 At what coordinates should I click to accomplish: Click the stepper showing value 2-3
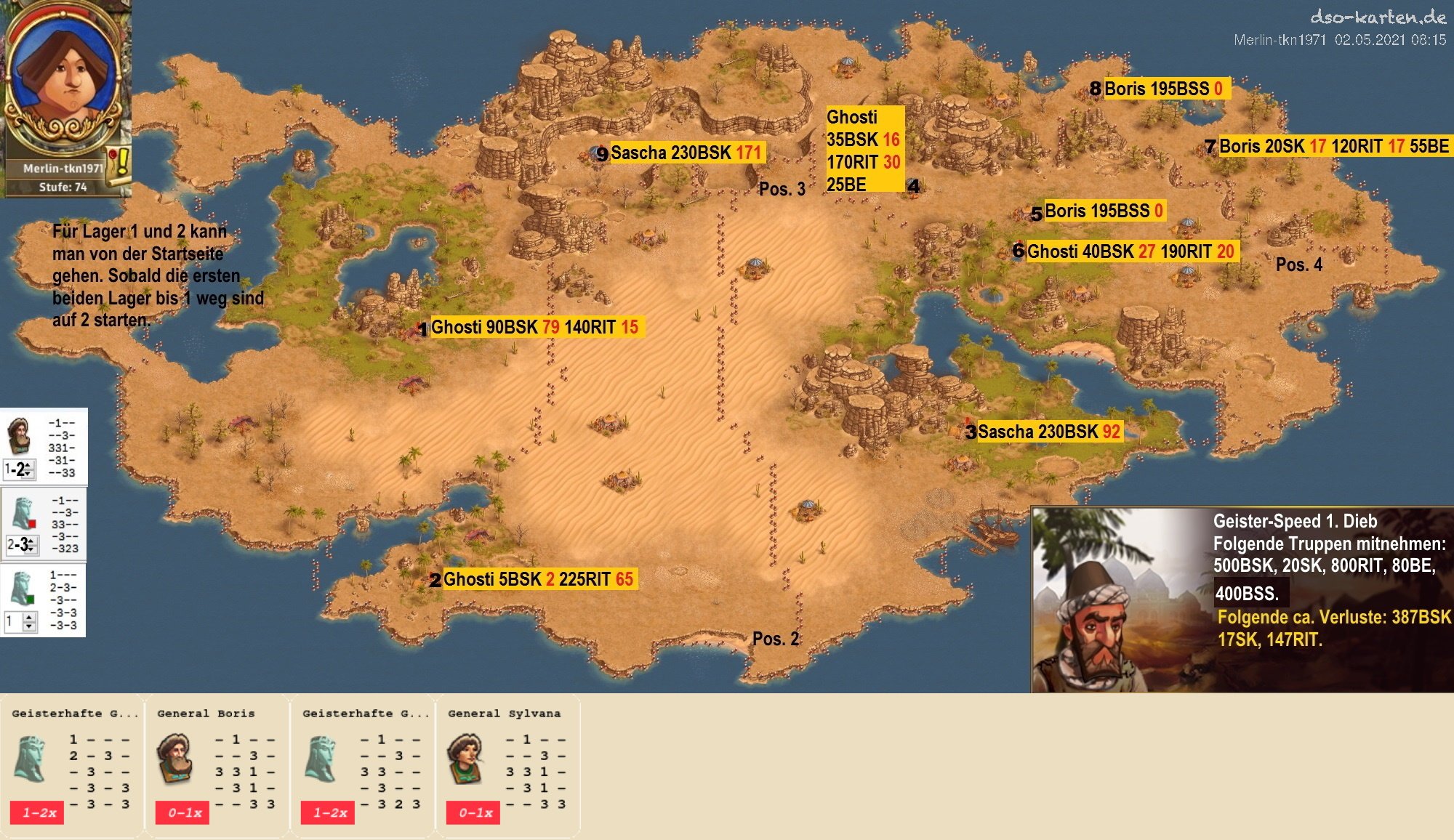coord(22,544)
